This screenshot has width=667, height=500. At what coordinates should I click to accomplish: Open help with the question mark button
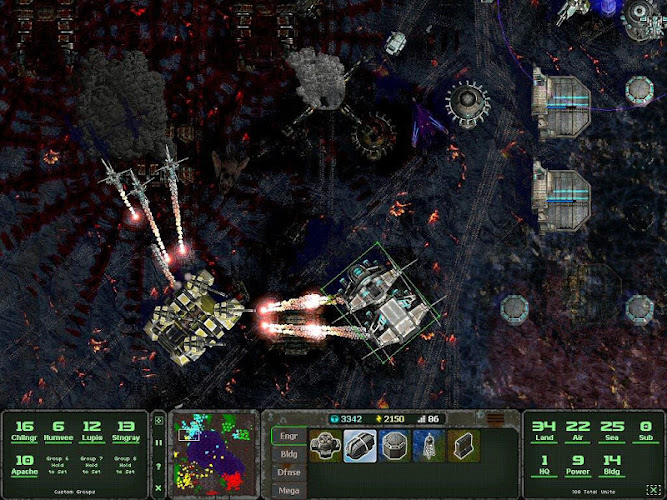158,467
